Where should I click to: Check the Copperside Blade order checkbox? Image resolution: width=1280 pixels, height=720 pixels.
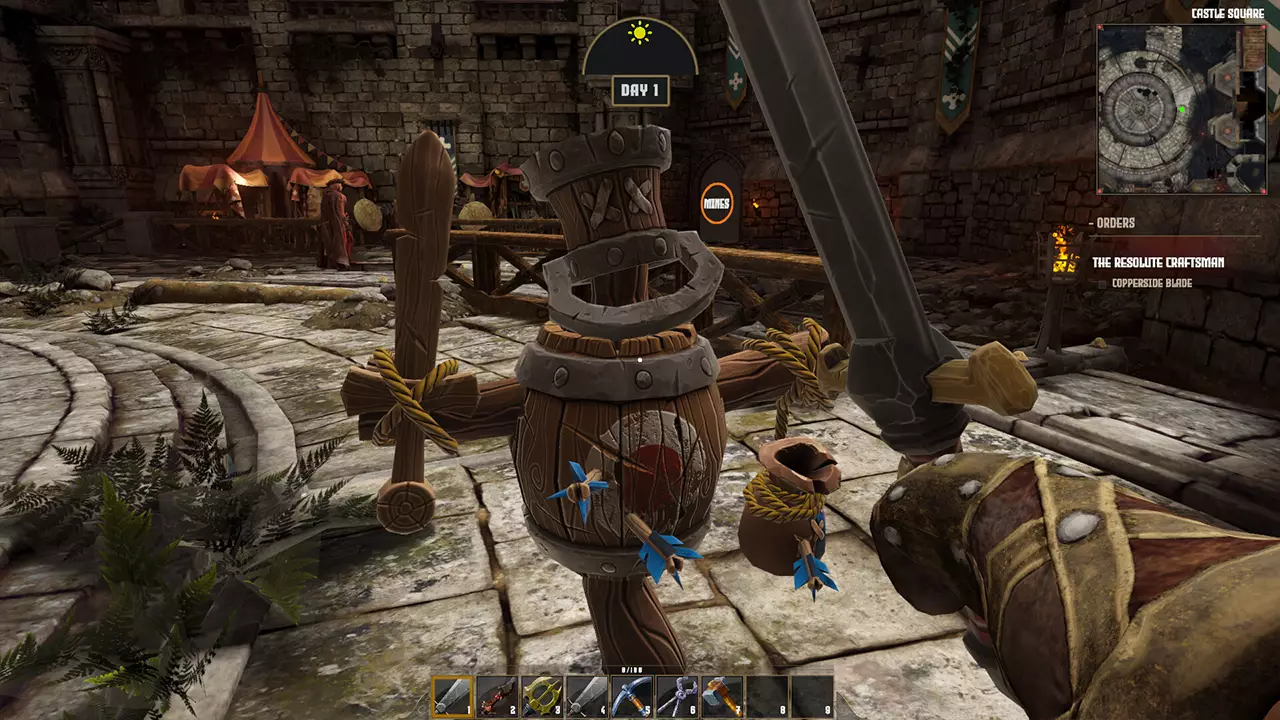click(x=1101, y=283)
